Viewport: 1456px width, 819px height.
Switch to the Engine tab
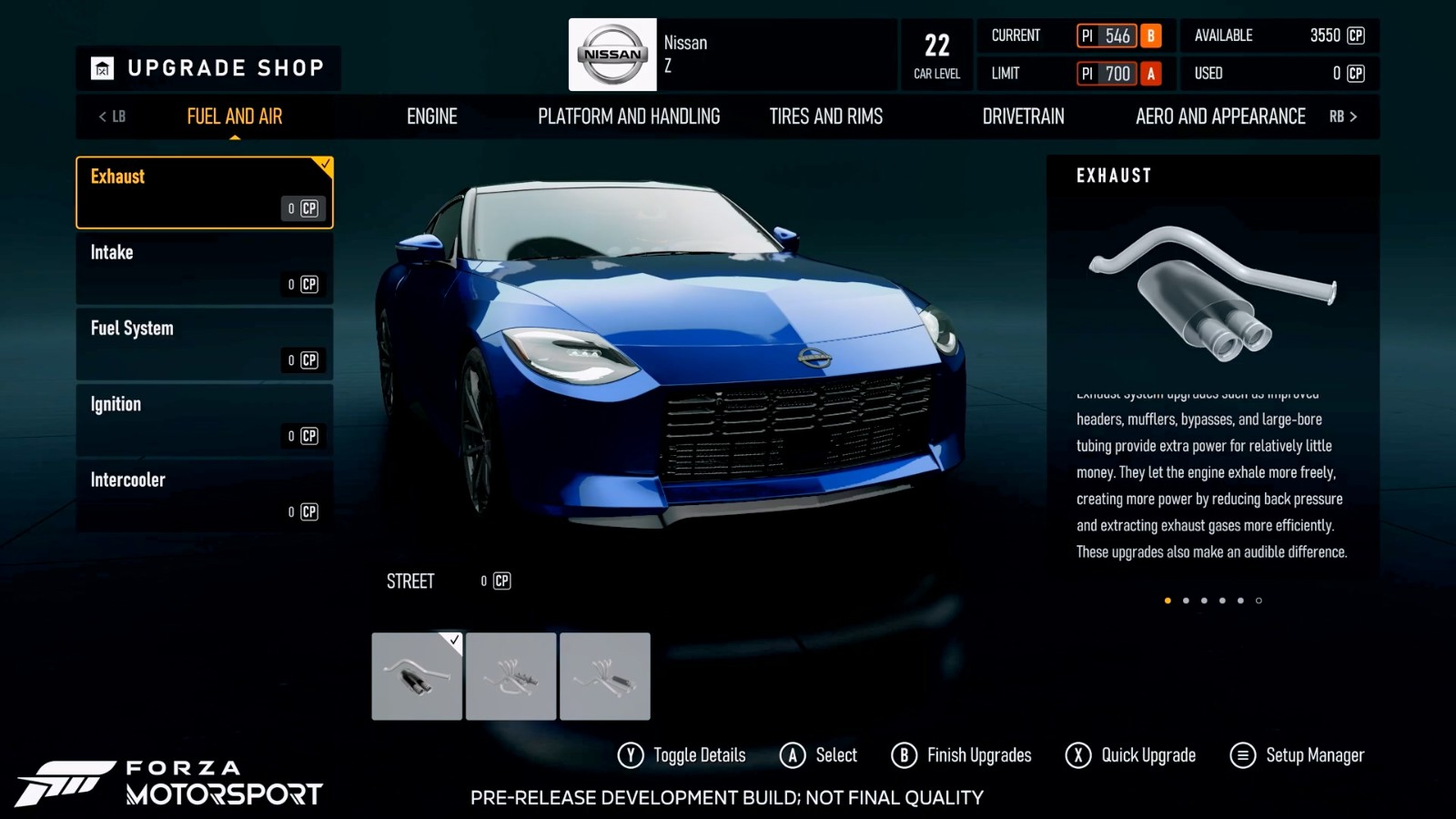click(x=432, y=116)
